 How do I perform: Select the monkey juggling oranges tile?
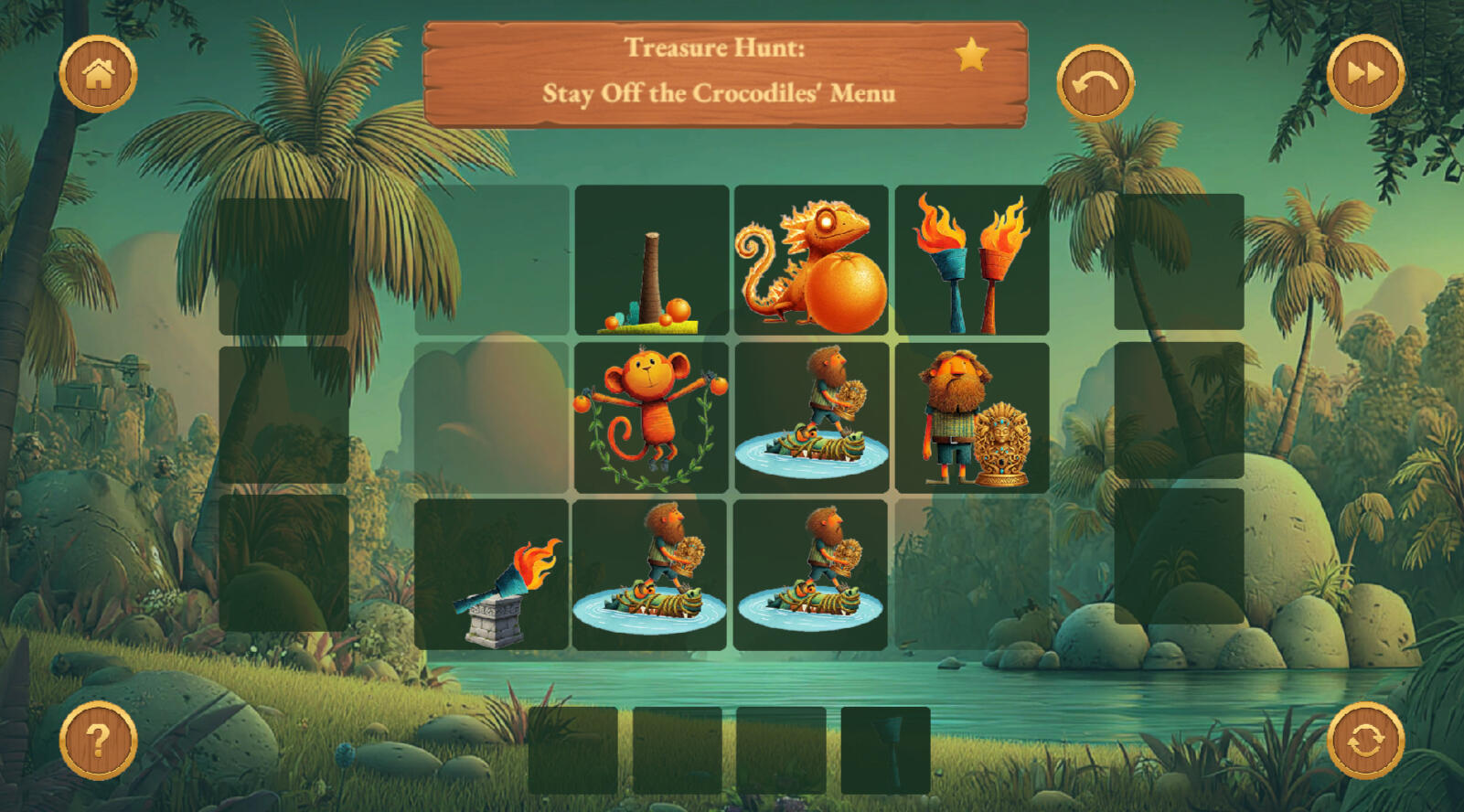coord(651,418)
